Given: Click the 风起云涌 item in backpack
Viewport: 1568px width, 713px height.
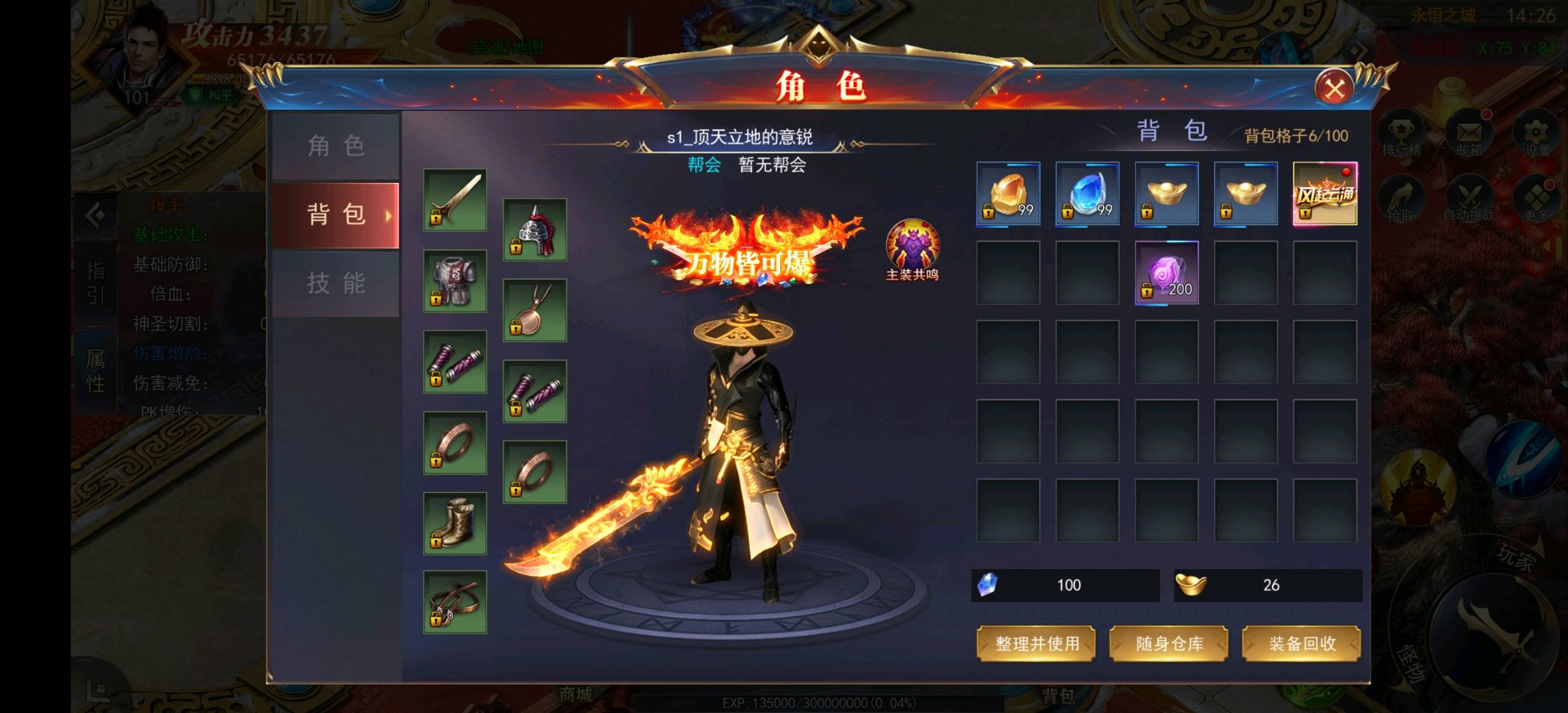Looking at the screenshot, I should [1325, 193].
